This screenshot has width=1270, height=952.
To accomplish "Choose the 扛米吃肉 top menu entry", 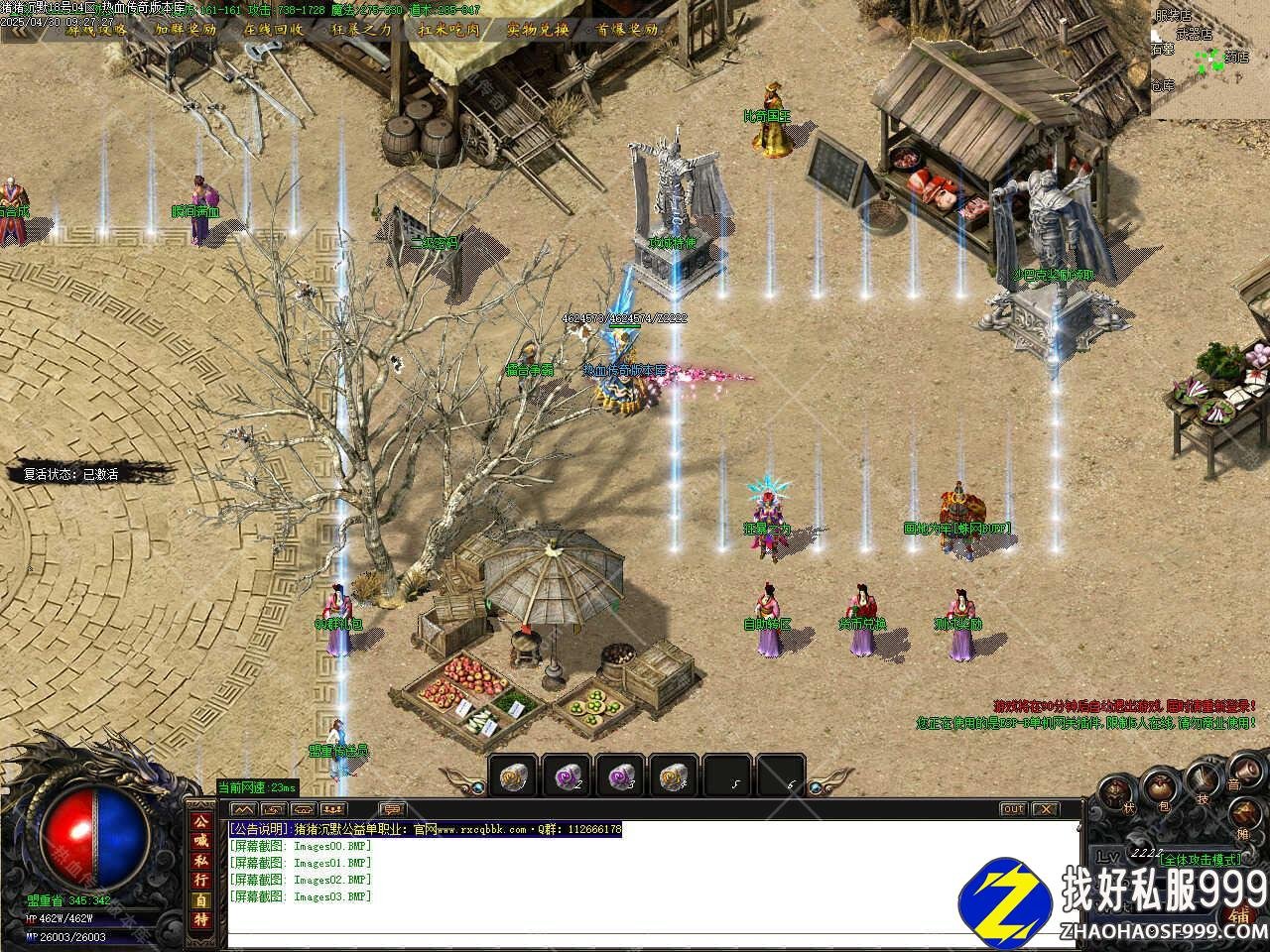I will tap(448, 29).
